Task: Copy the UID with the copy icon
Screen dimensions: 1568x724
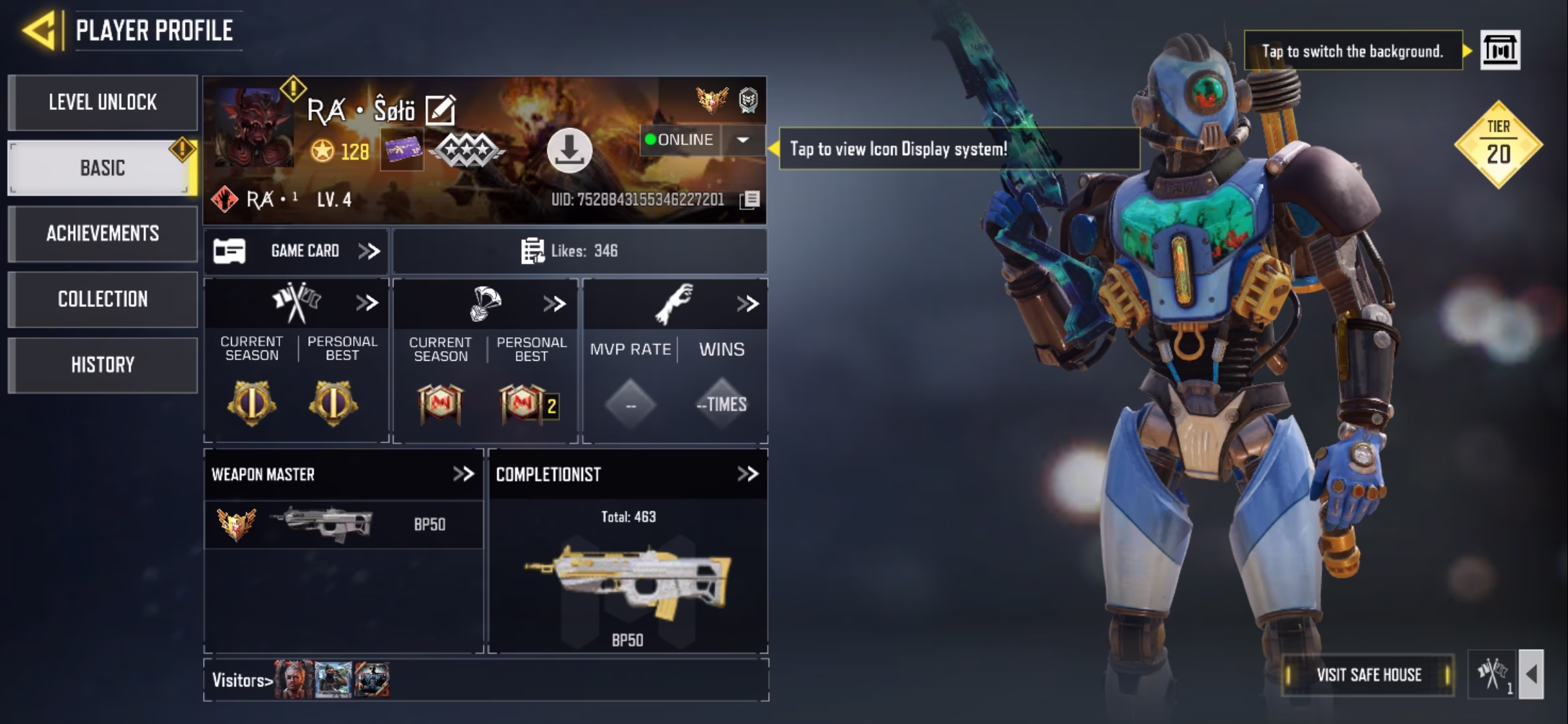Action: click(750, 200)
